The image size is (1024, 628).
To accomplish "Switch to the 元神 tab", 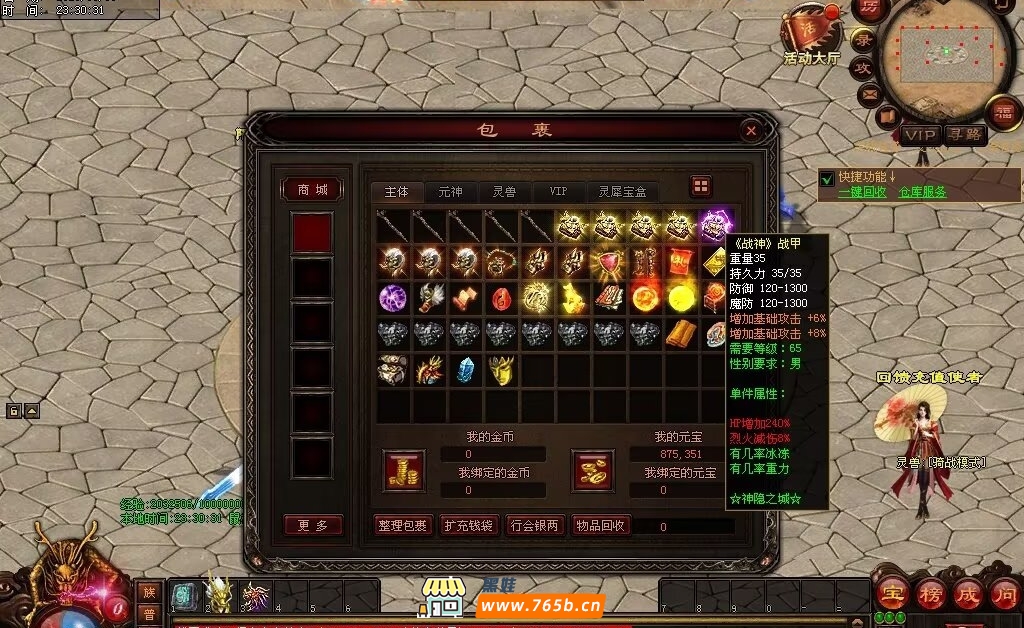I will (x=450, y=191).
